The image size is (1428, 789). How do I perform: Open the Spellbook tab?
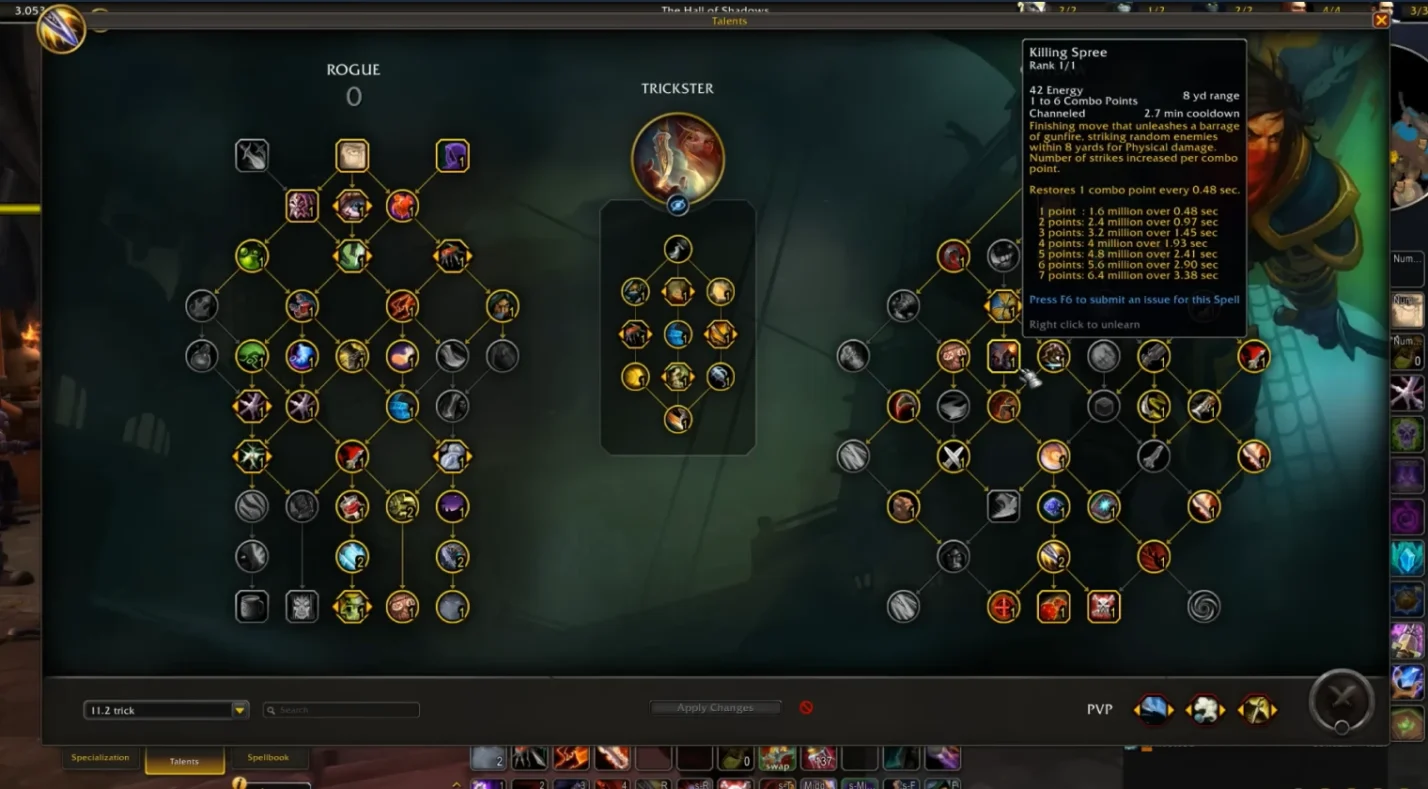(x=268, y=758)
